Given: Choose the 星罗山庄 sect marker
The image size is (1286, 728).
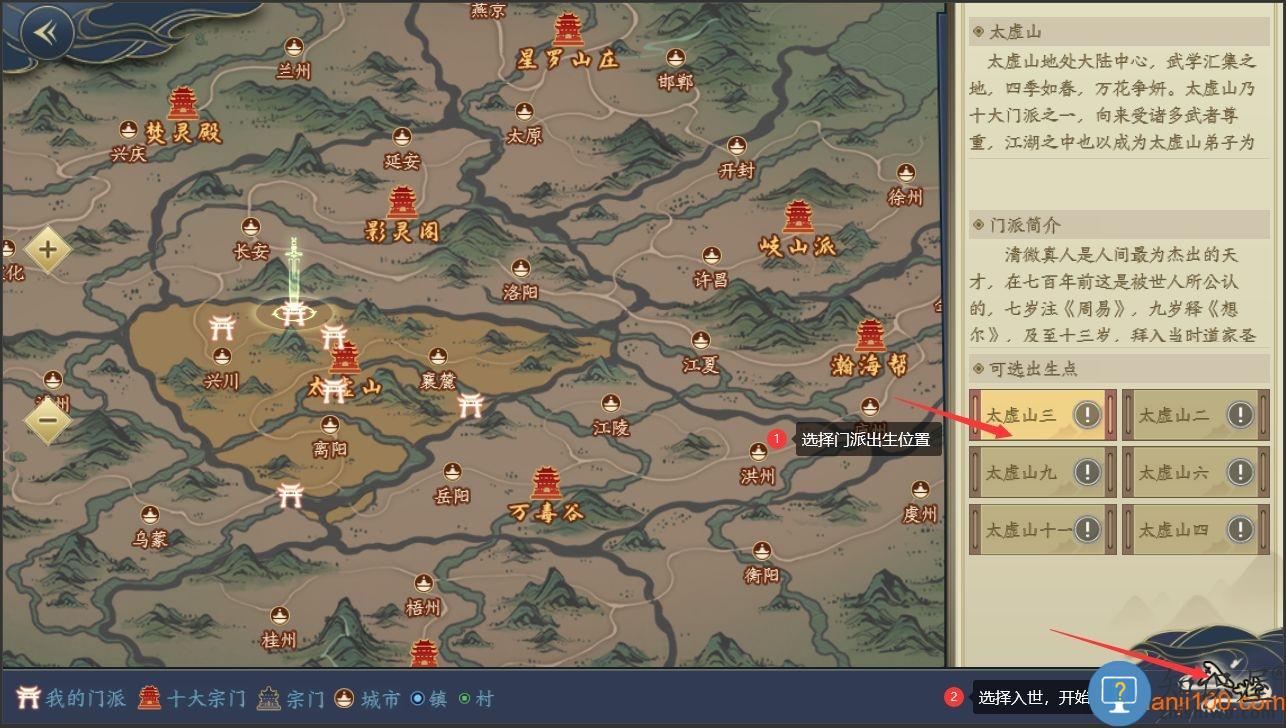Looking at the screenshot, I should pos(568,31).
